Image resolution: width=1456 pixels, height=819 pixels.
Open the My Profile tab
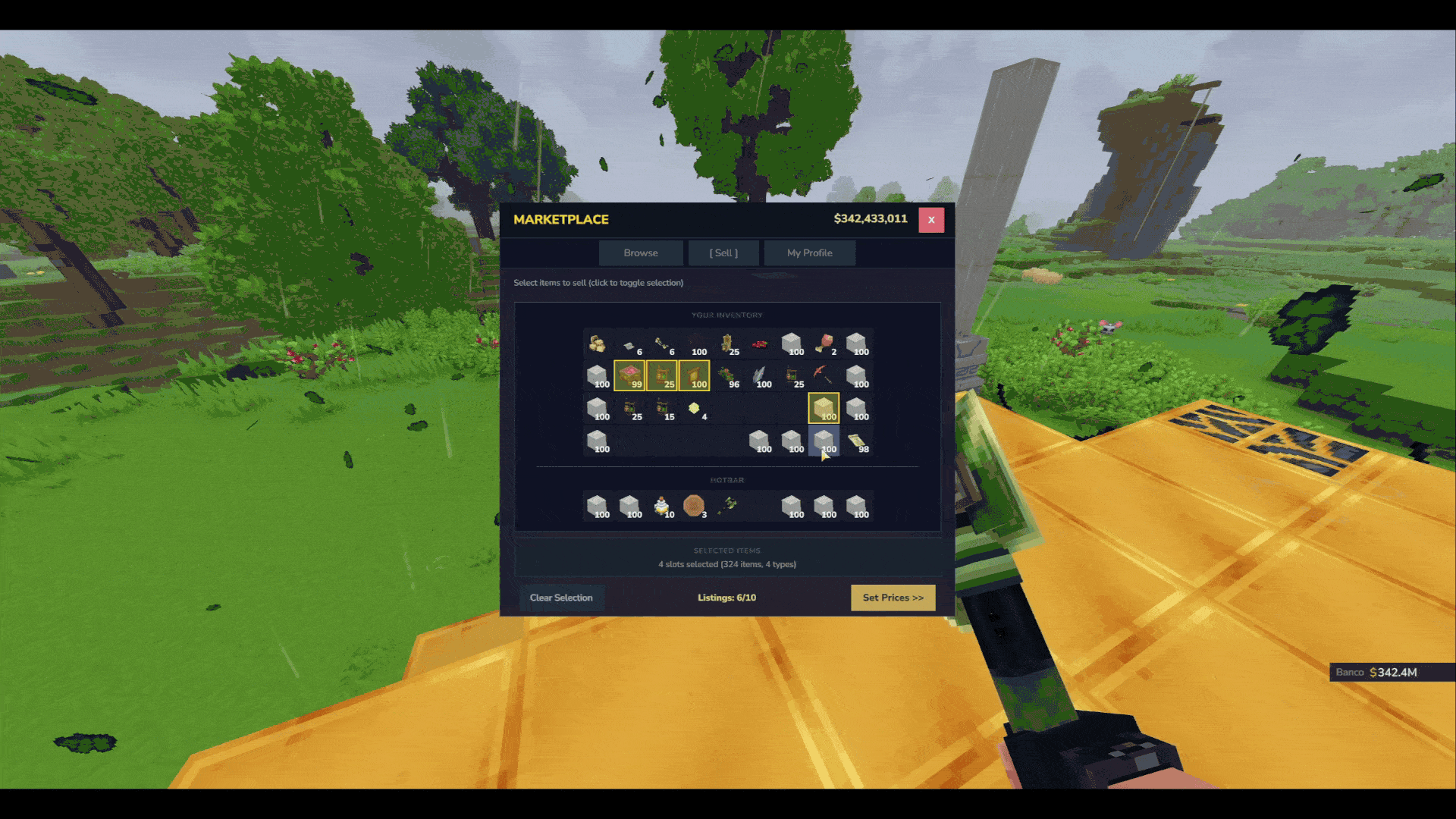809,253
